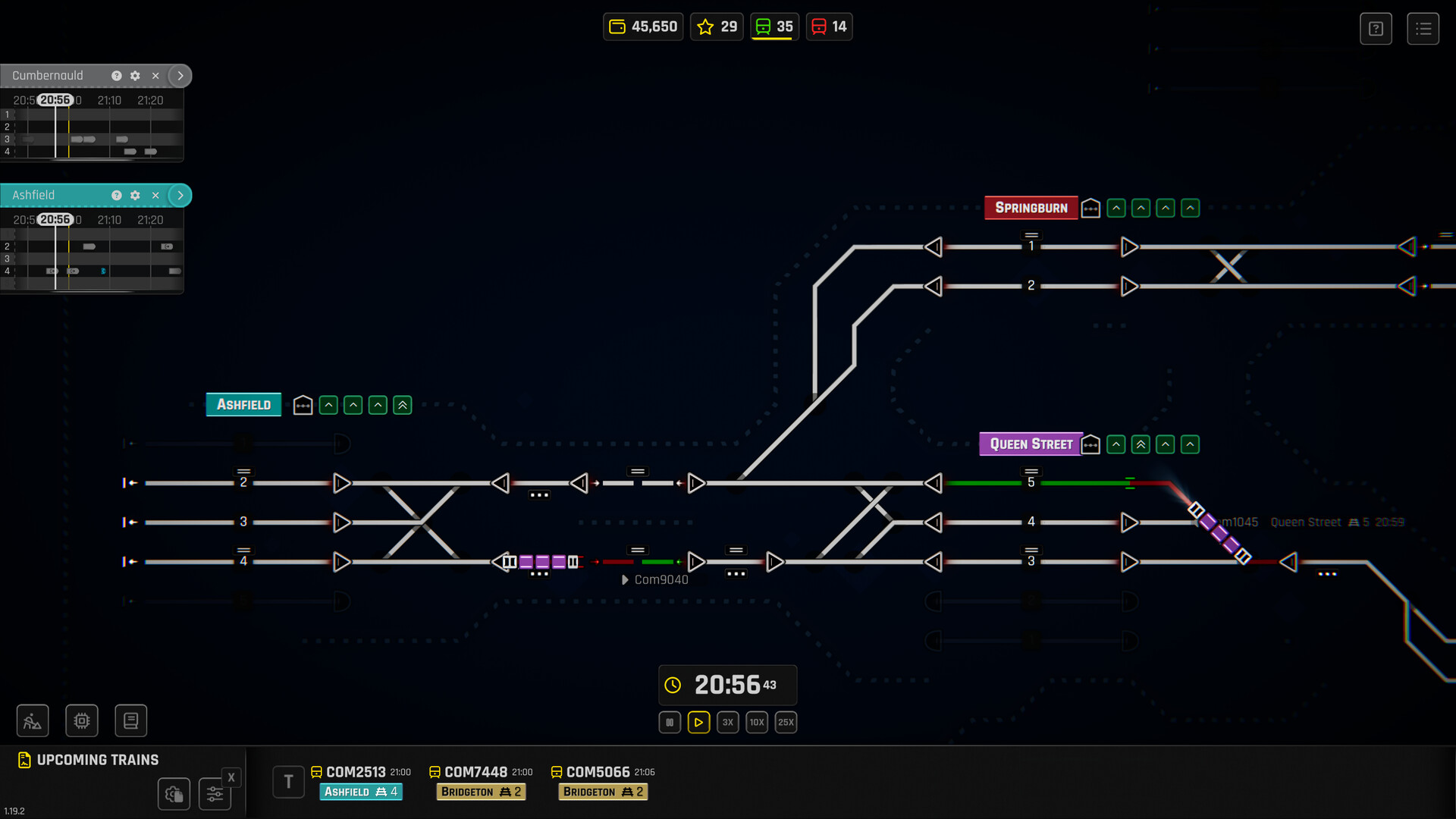
Task: Open the list menu in top right corner
Action: 1423,28
